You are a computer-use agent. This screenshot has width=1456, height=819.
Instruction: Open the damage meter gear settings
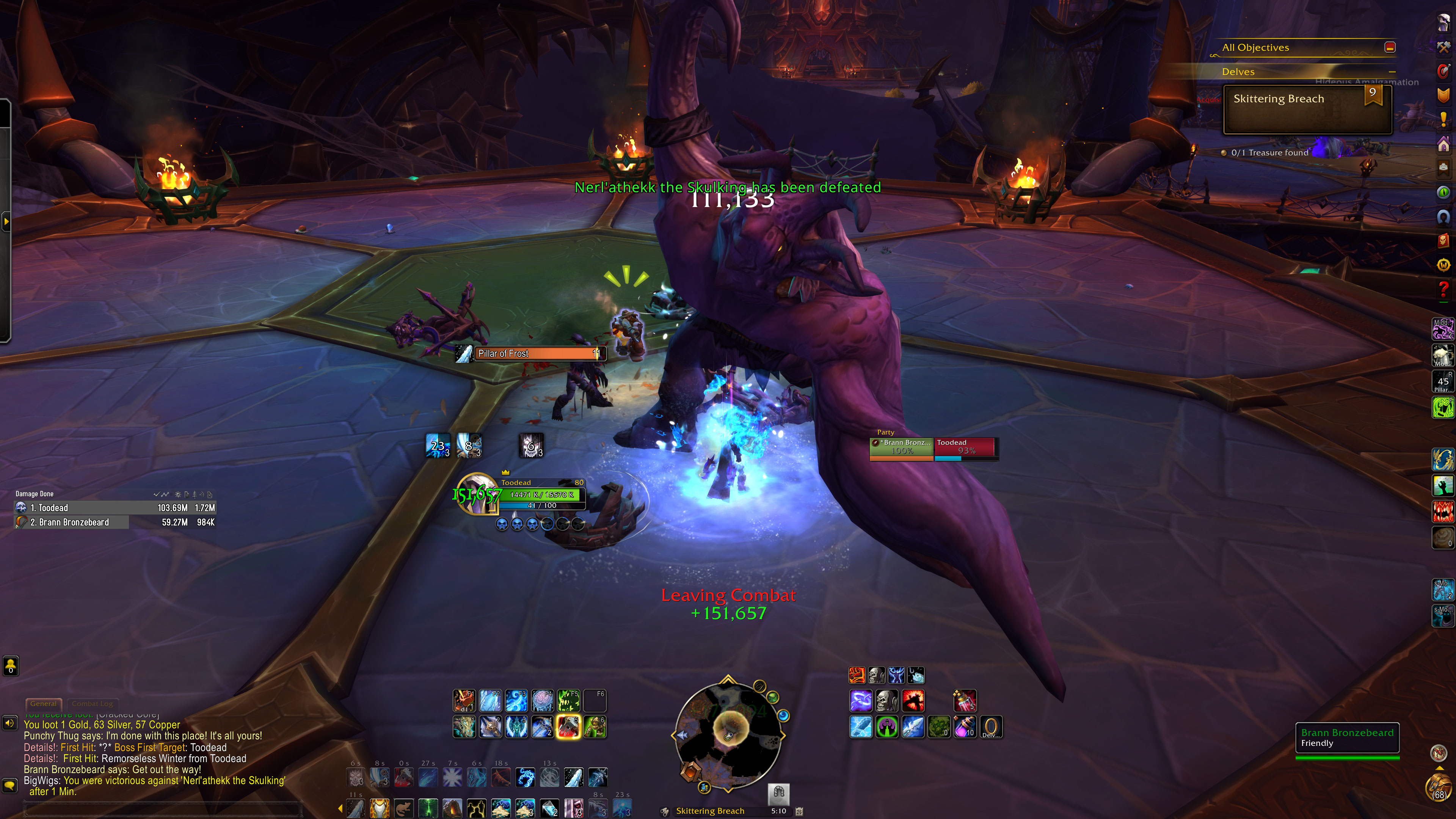click(177, 494)
